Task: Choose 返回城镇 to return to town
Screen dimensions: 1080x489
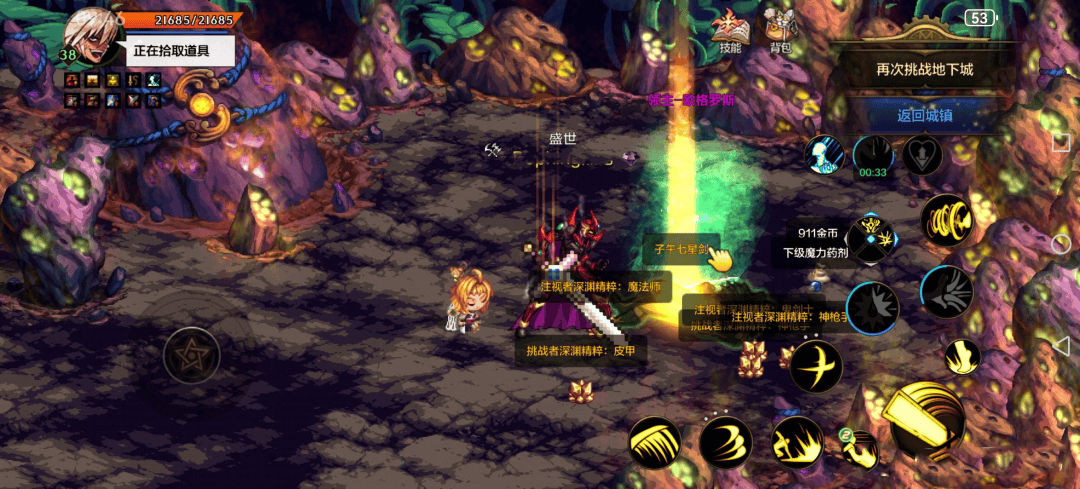Action: (924, 115)
